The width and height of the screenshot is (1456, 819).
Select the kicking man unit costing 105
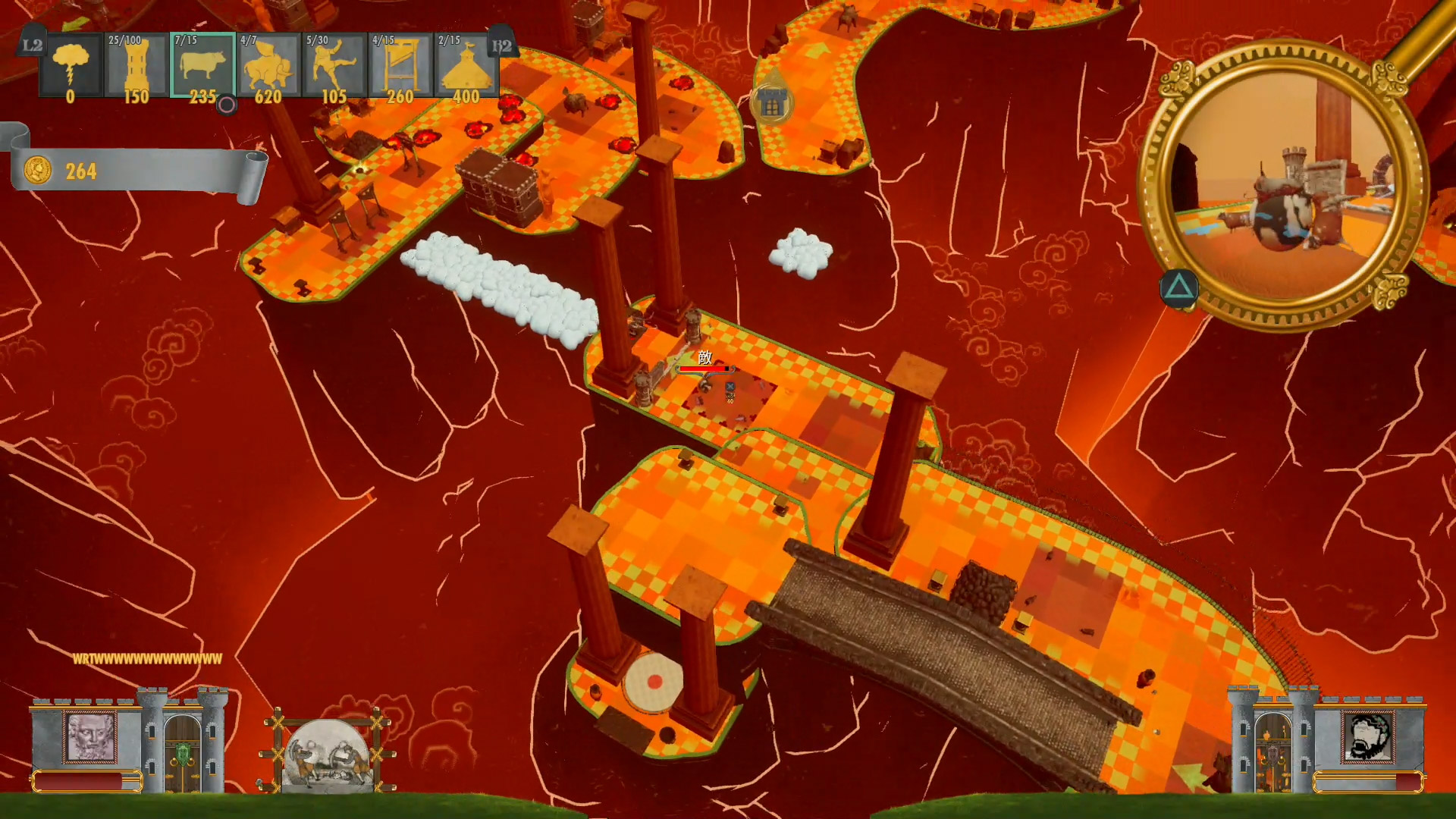[x=334, y=67]
